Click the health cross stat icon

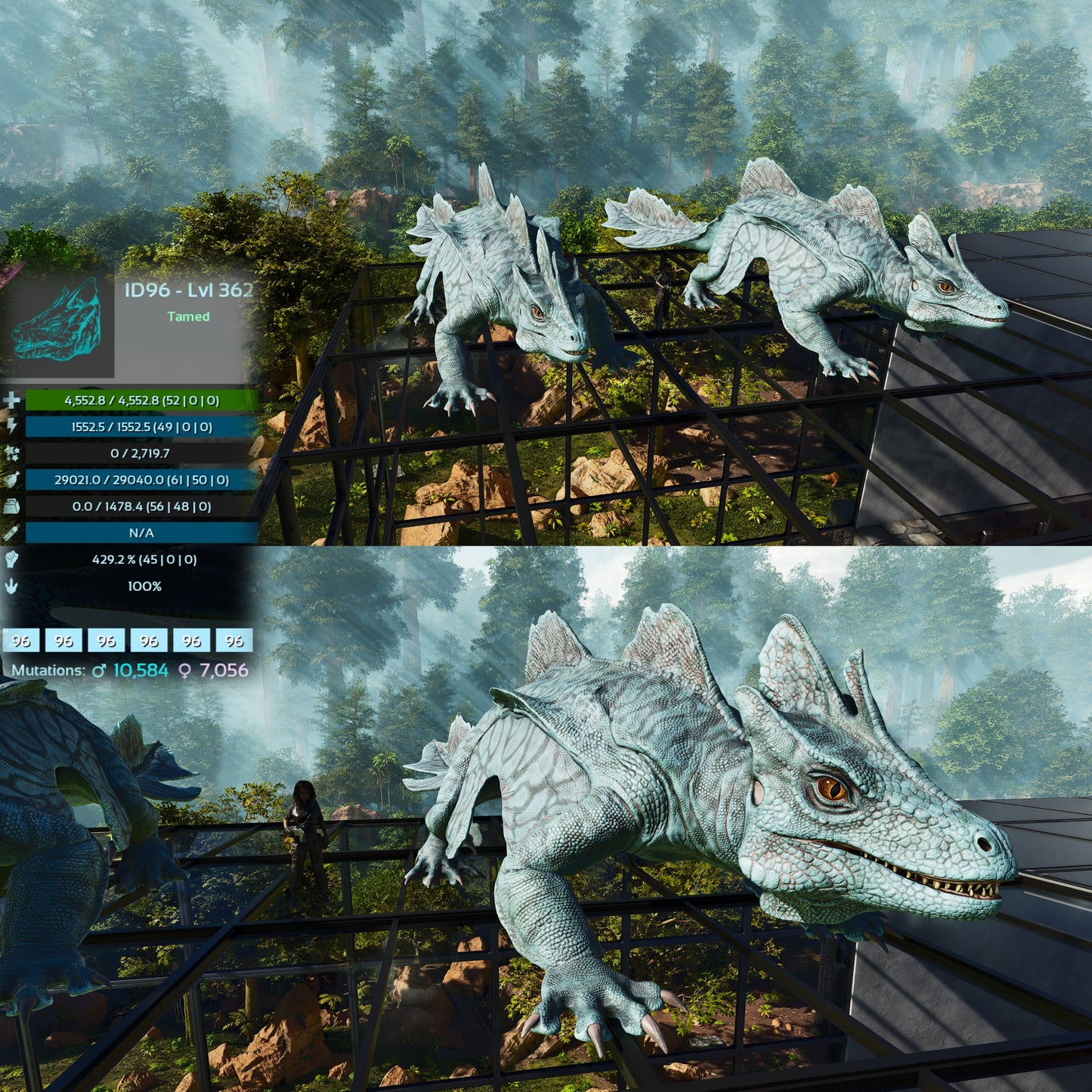(11, 401)
